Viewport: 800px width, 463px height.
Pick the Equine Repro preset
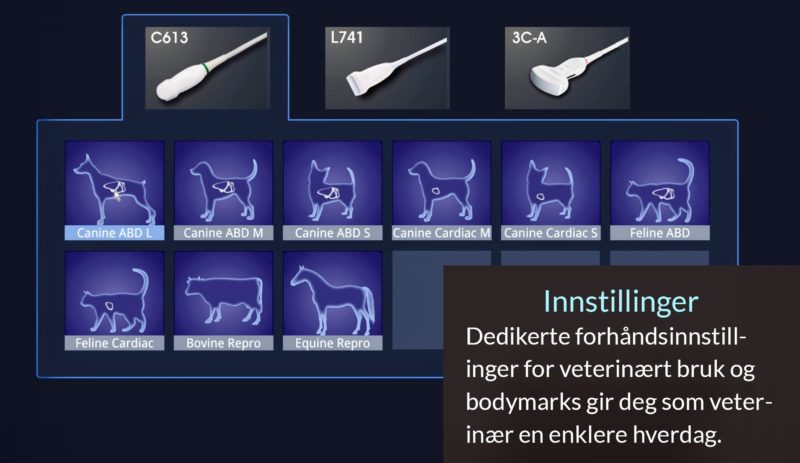332,300
